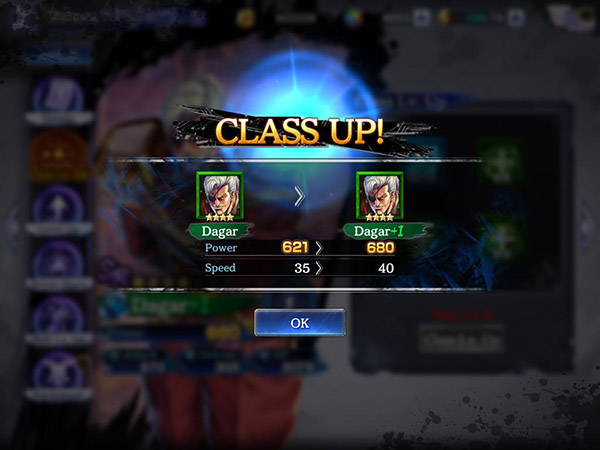Confirm the Class Up with OK
The width and height of the screenshot is (600, 450).
tap(299, 323)
